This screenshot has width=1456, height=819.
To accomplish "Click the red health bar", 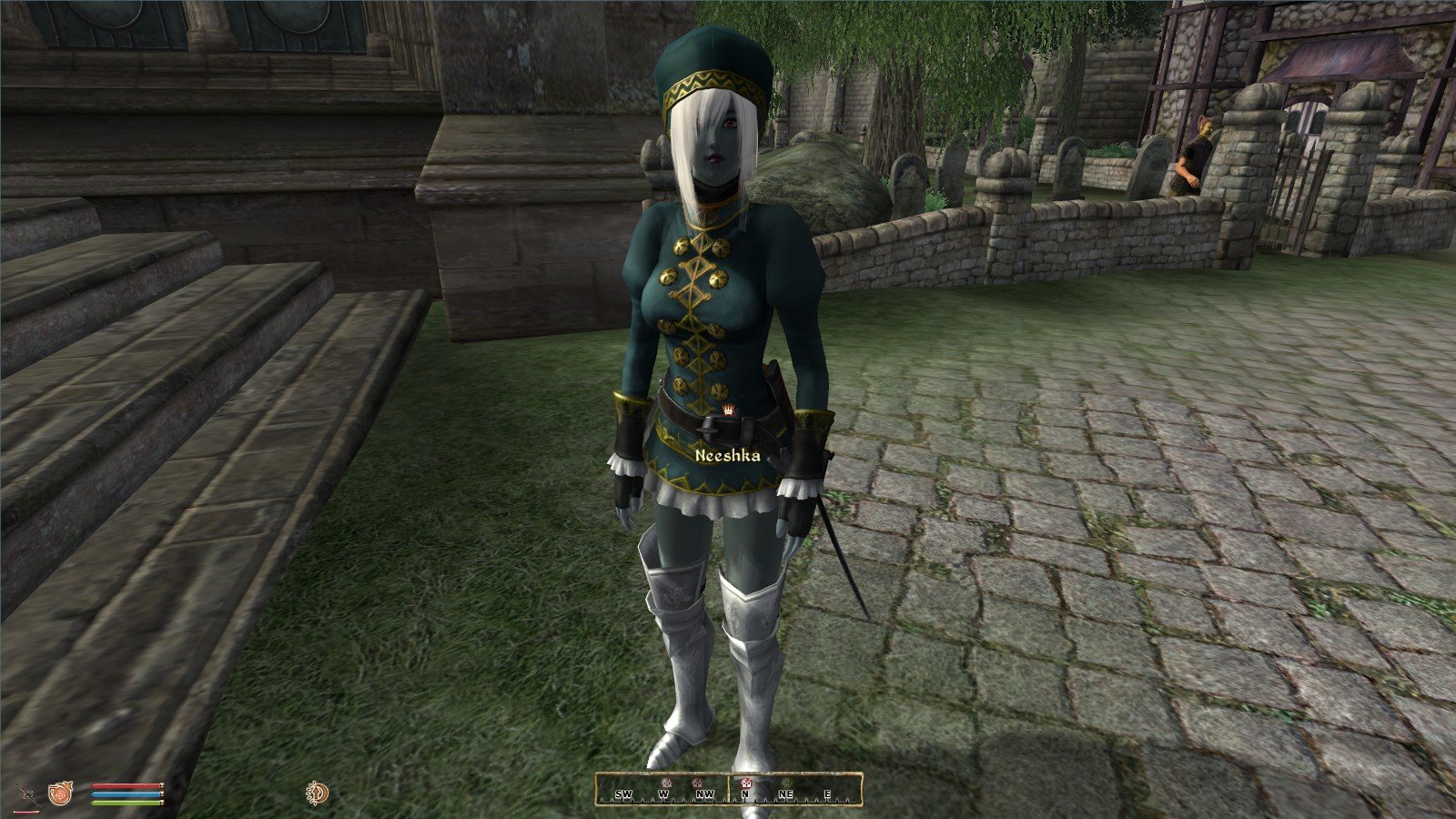I will [125, 785].
